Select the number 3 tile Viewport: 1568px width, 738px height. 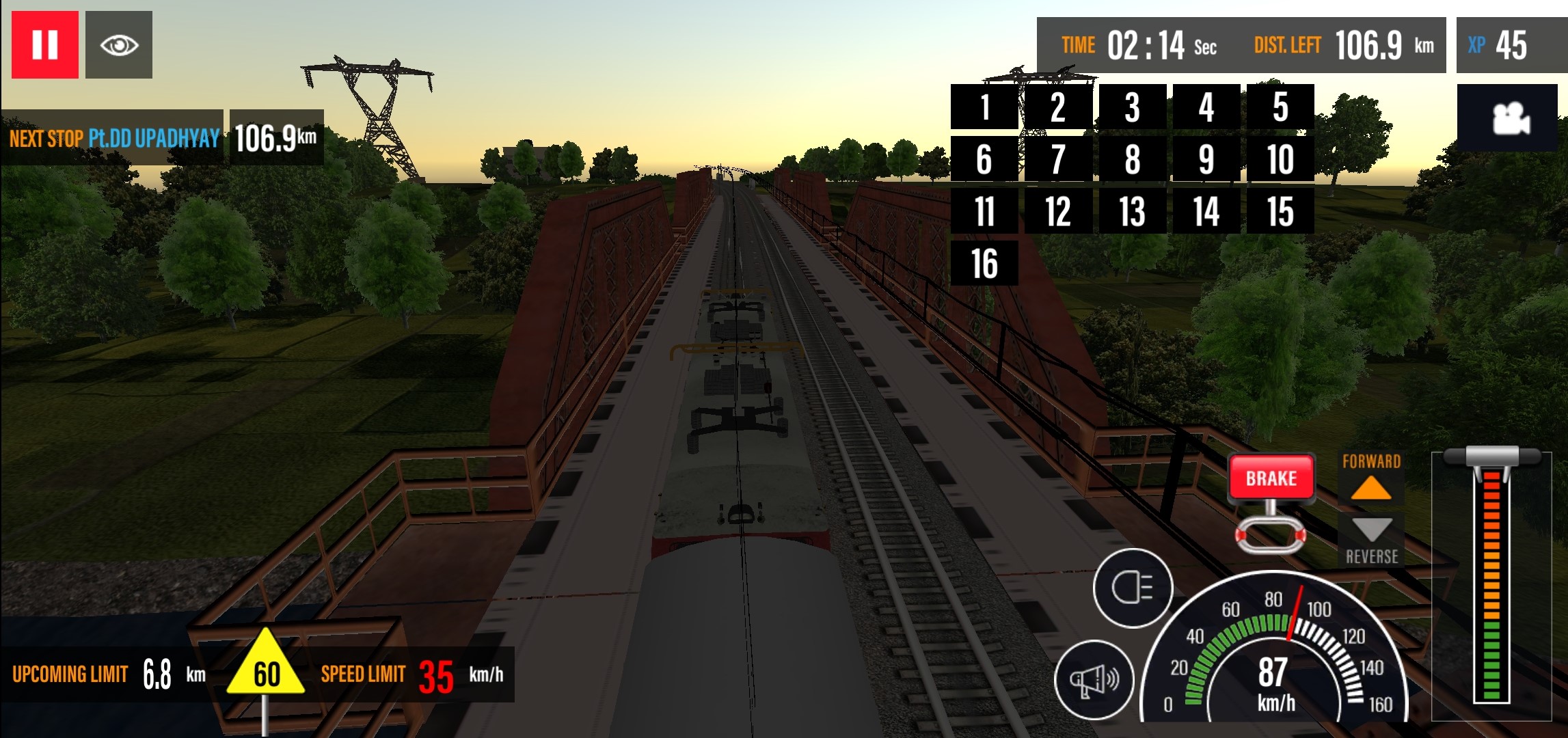click(x=1132, y=107)
